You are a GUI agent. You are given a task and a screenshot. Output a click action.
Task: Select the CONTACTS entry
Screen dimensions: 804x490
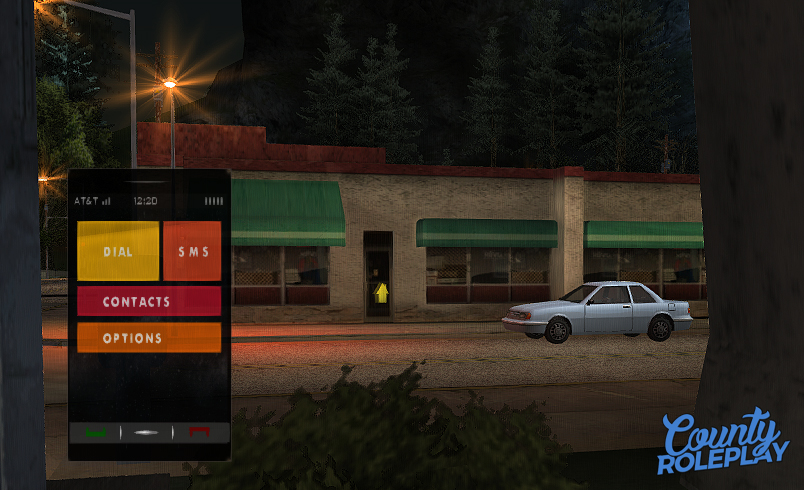click(x=149, y=301)
